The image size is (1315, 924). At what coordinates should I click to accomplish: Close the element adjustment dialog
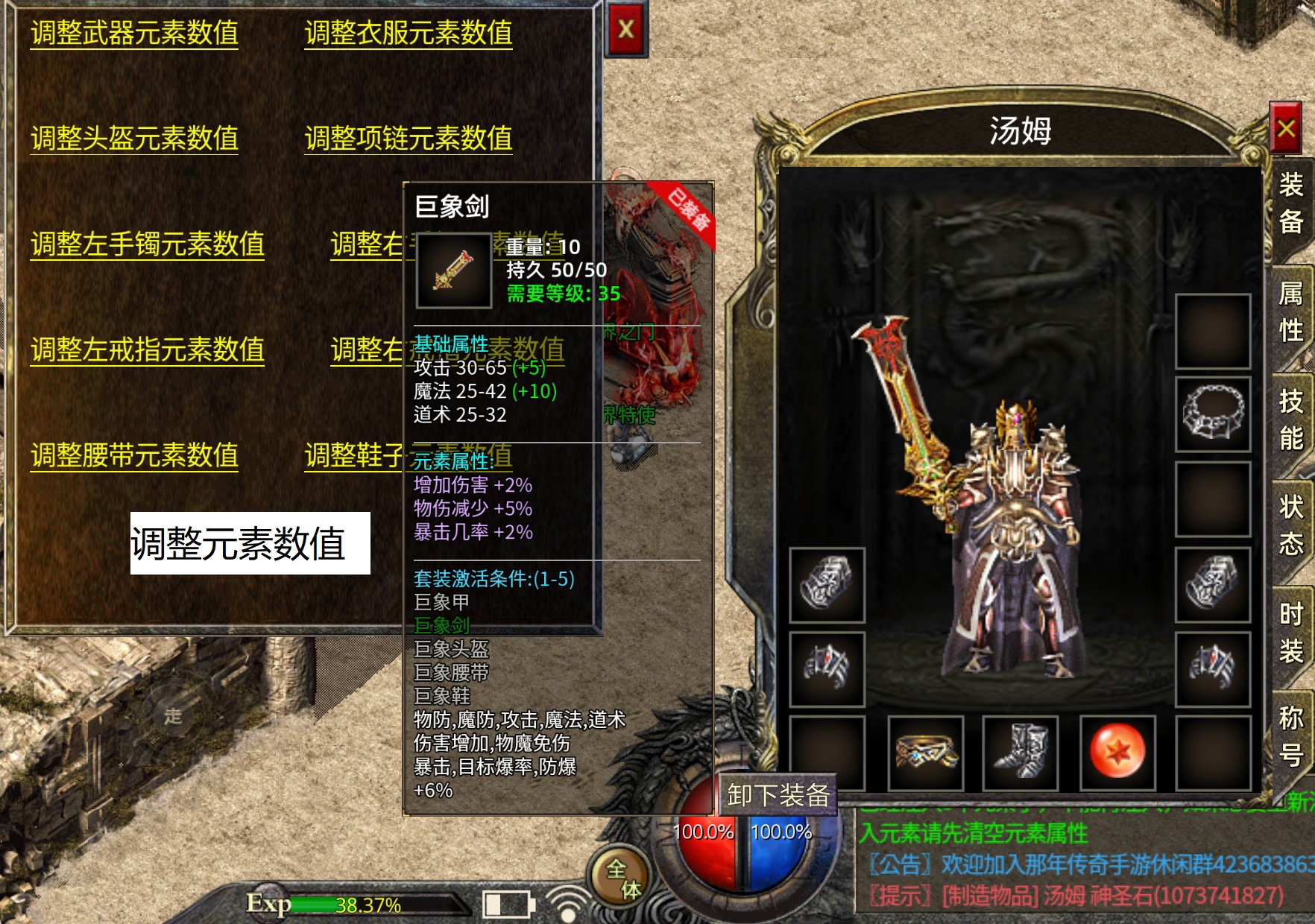coord(626,30)
